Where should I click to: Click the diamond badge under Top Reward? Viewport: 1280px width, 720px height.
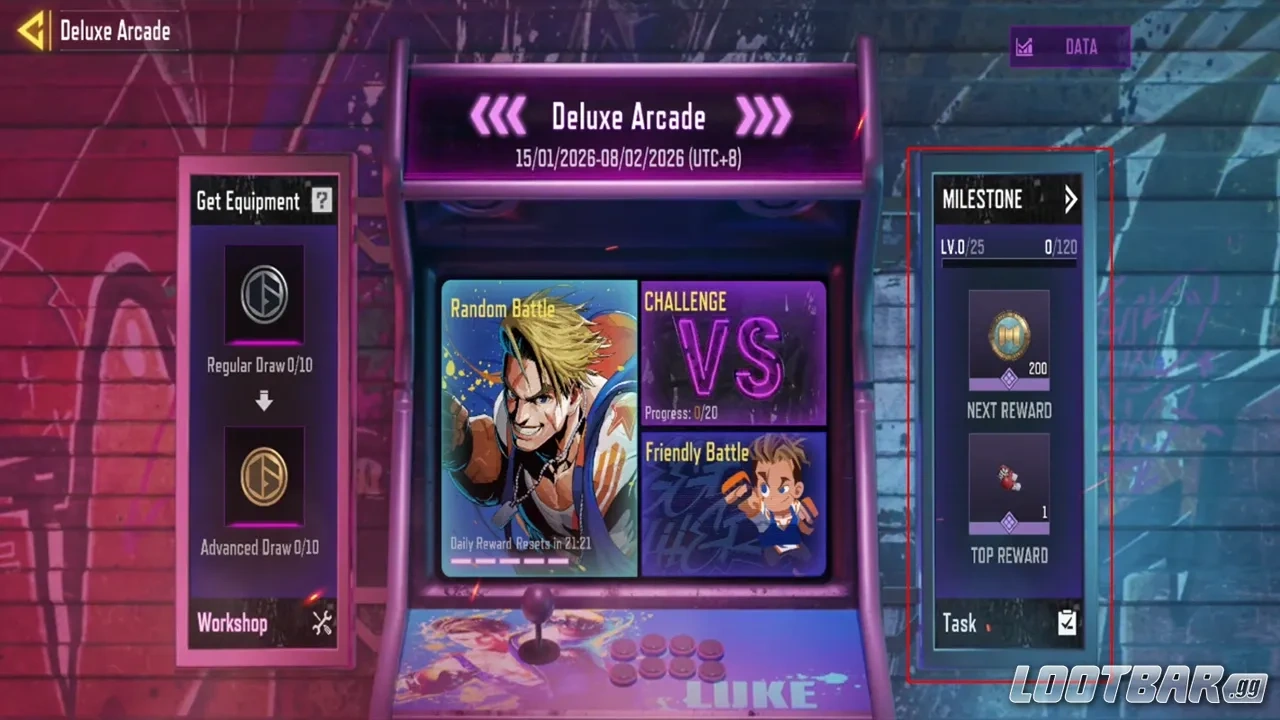click(1010, 520)
